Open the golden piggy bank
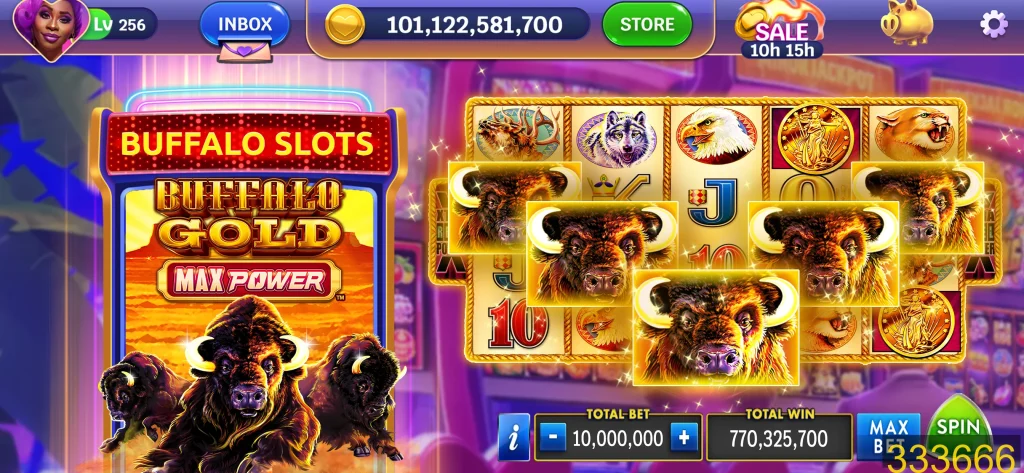The width and height of the screenshot is (1024, 473). (x=907, y=24)
